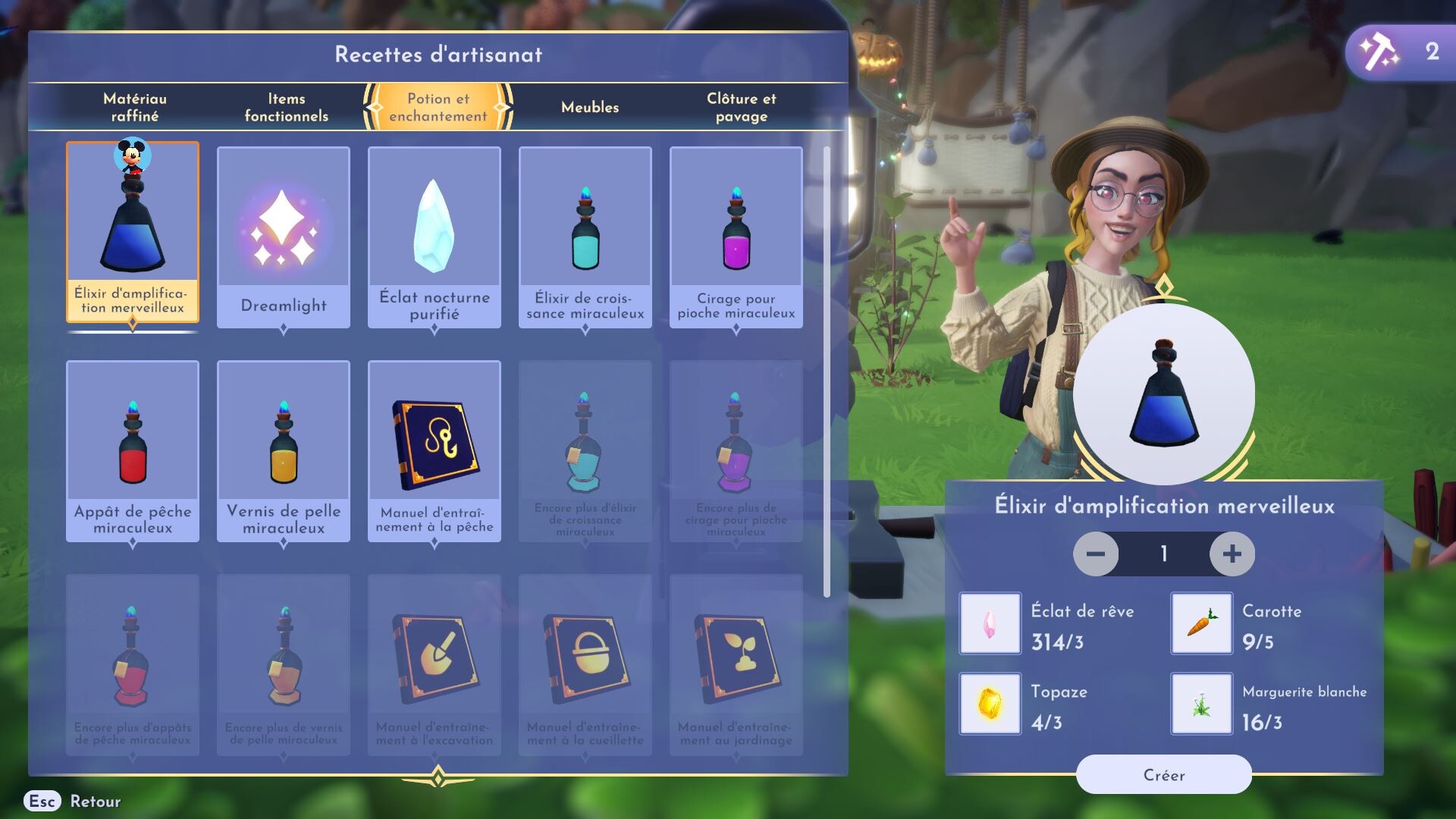
Task: Select Appât de pêche miraculeux recipe
Action: (133, 451)
